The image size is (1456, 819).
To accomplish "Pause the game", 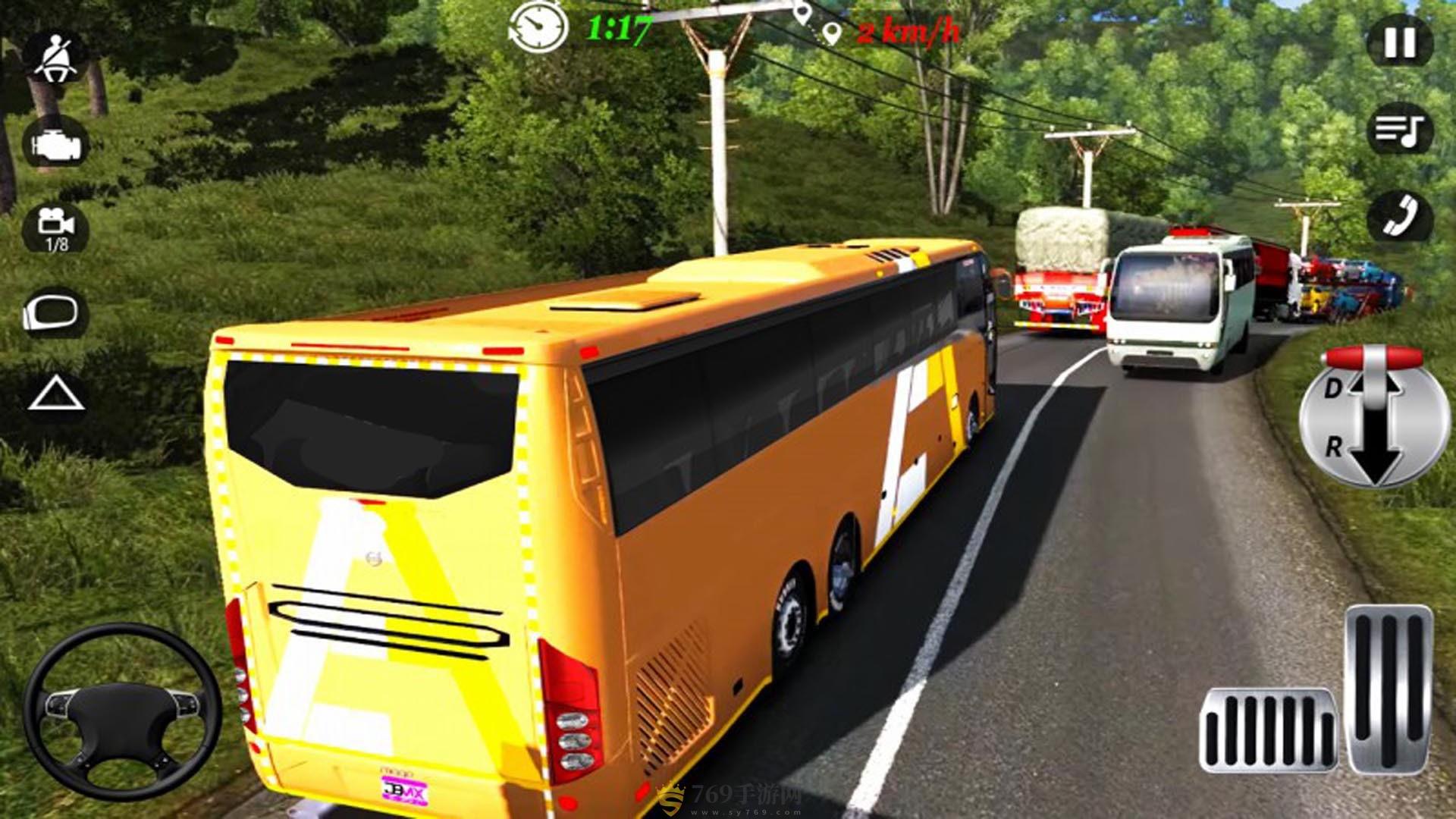I will (1400, 43).
